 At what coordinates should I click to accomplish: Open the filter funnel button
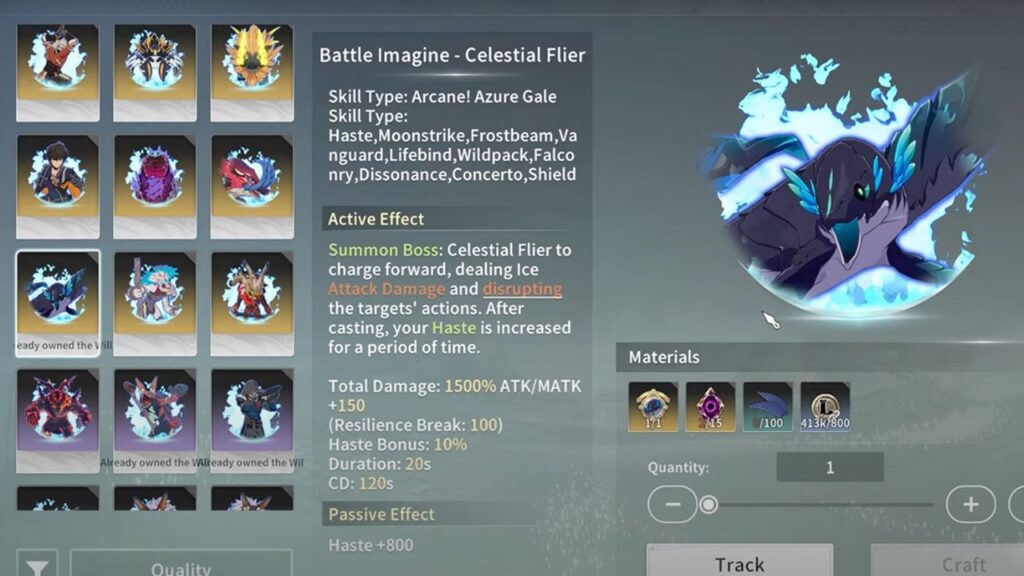pyautogui.click(x=37, y=566)
